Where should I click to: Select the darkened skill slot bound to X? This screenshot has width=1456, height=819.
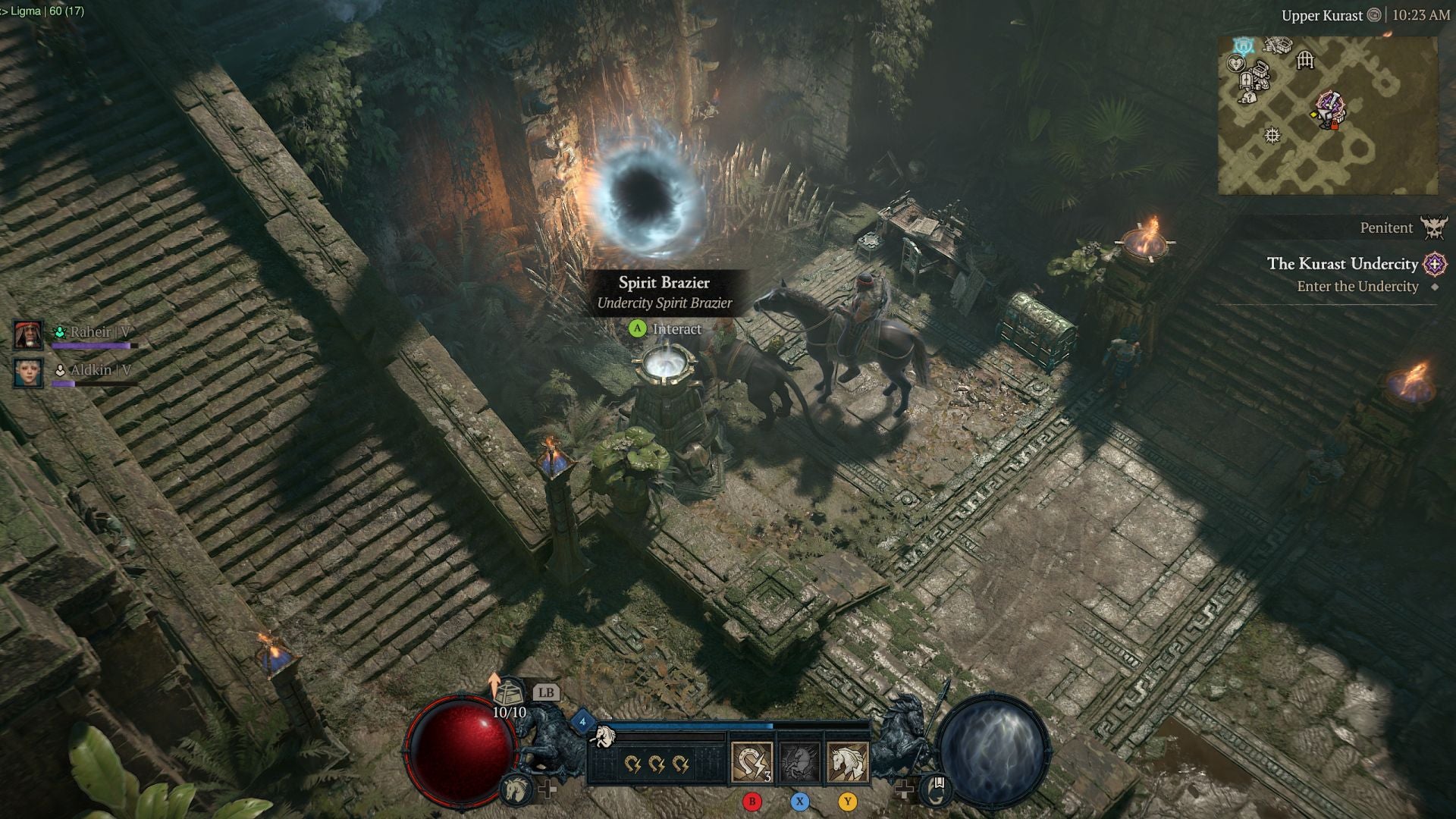[x=799, y=761]
